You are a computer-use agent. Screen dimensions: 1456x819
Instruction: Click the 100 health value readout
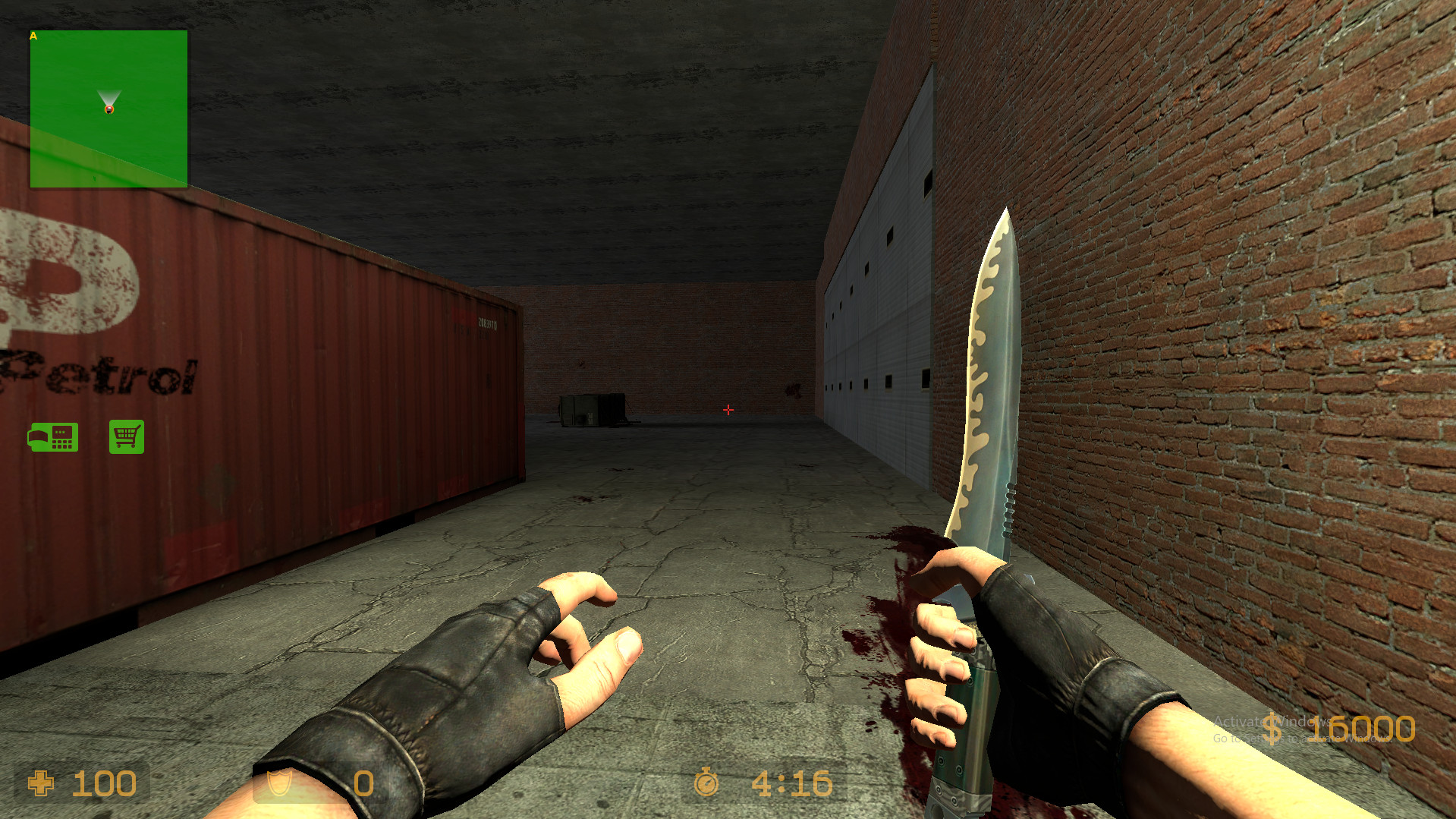tap(106, 784)
